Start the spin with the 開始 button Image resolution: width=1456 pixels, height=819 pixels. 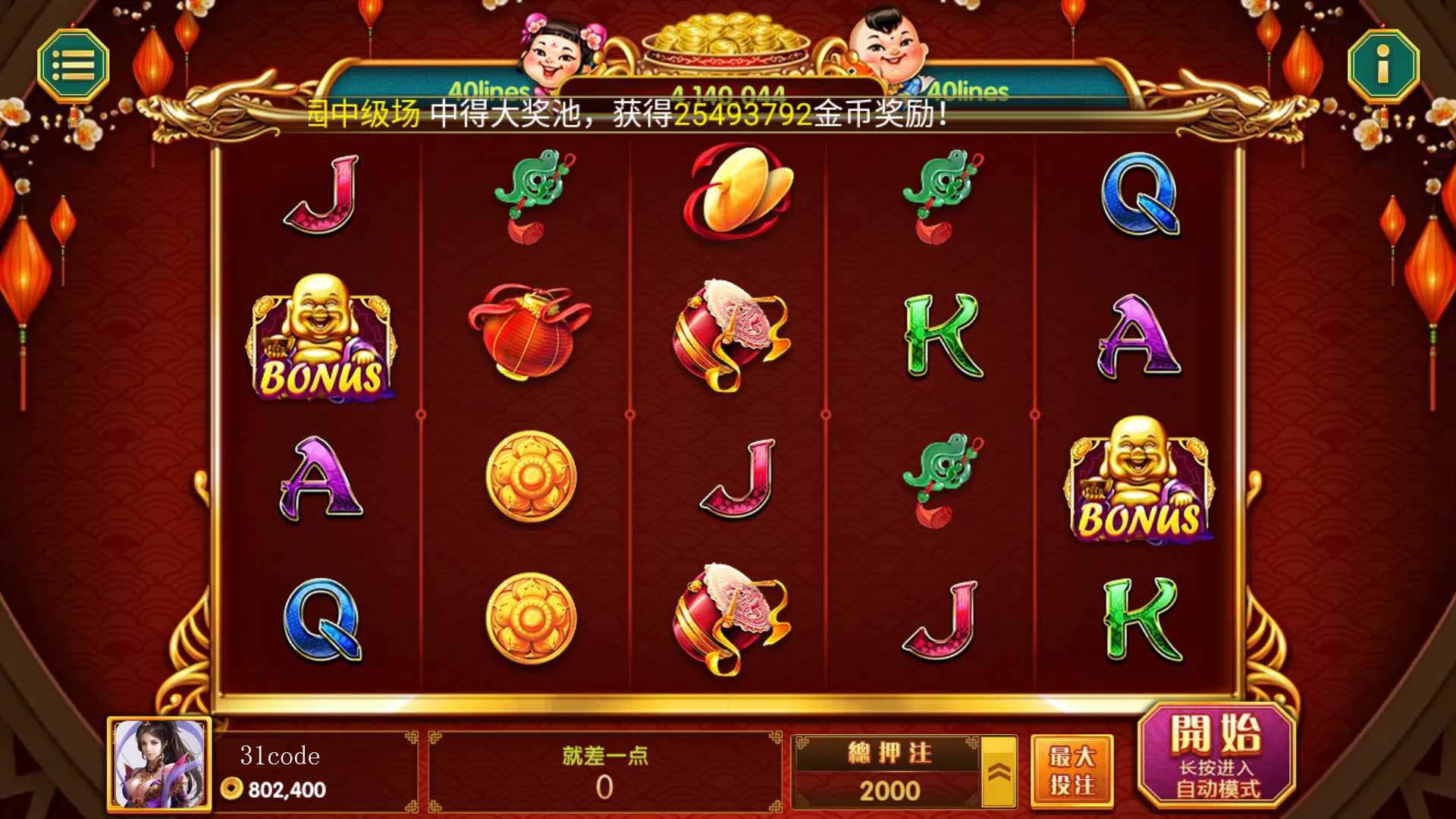click(1216, 755)
